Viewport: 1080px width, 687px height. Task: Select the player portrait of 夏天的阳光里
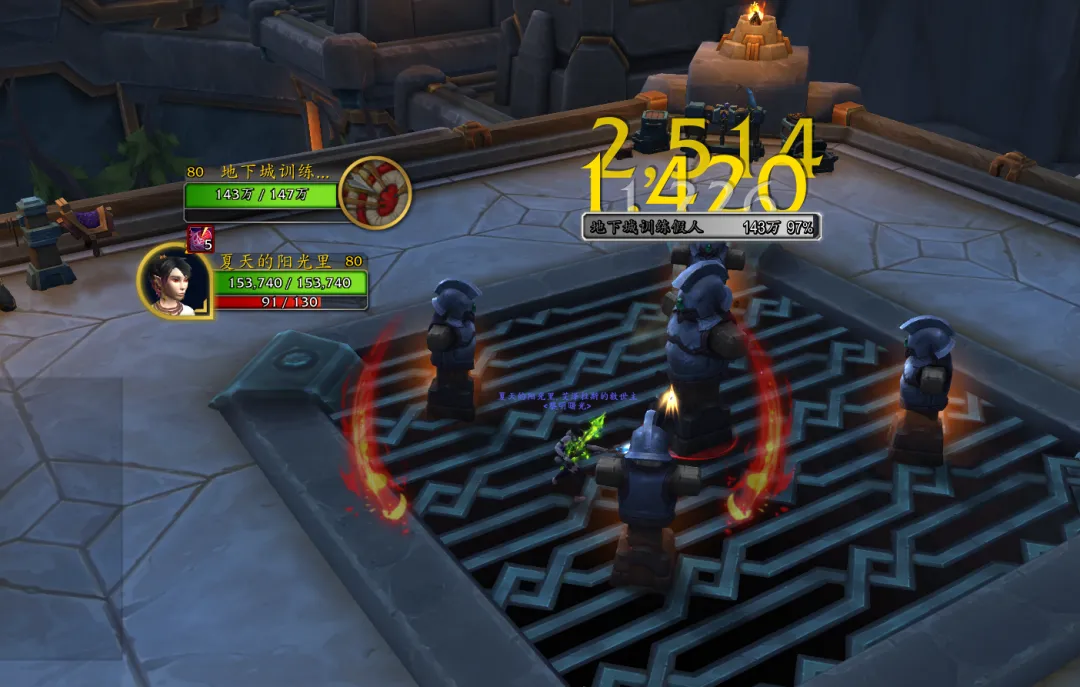[x=173, y=281]
